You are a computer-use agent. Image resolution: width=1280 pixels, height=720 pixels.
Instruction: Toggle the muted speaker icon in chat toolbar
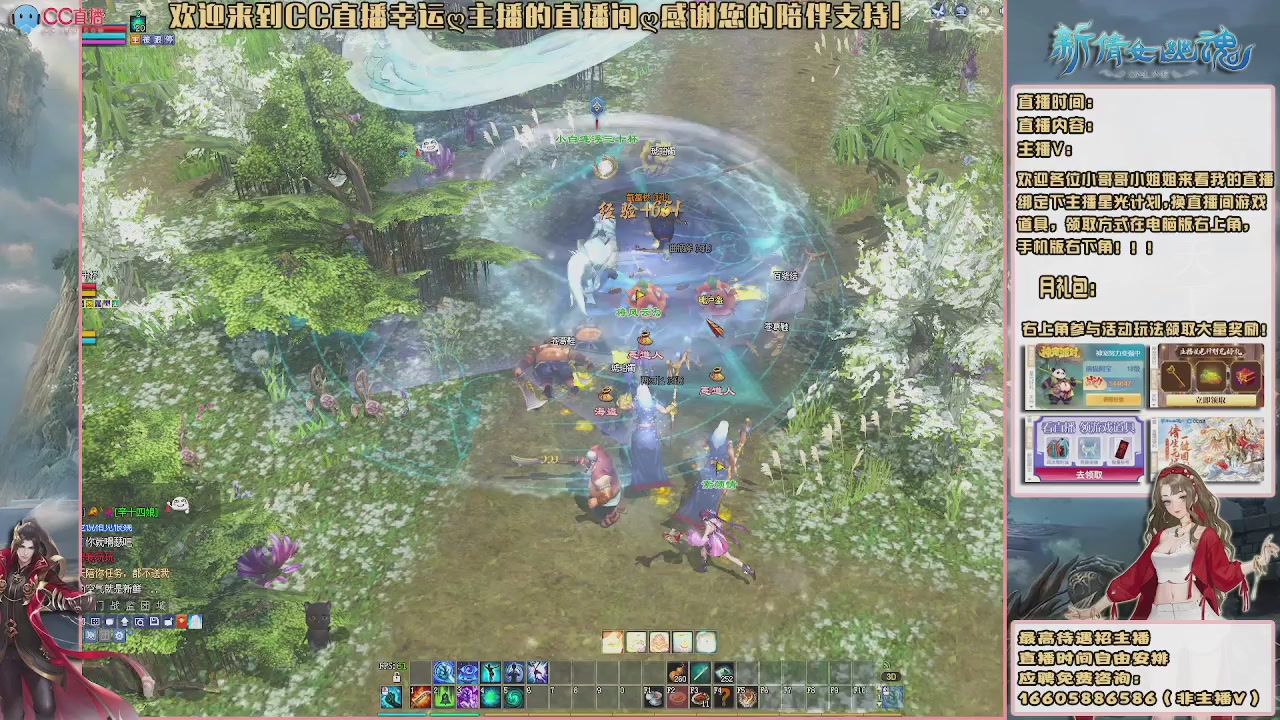click(x=91, y=636)
